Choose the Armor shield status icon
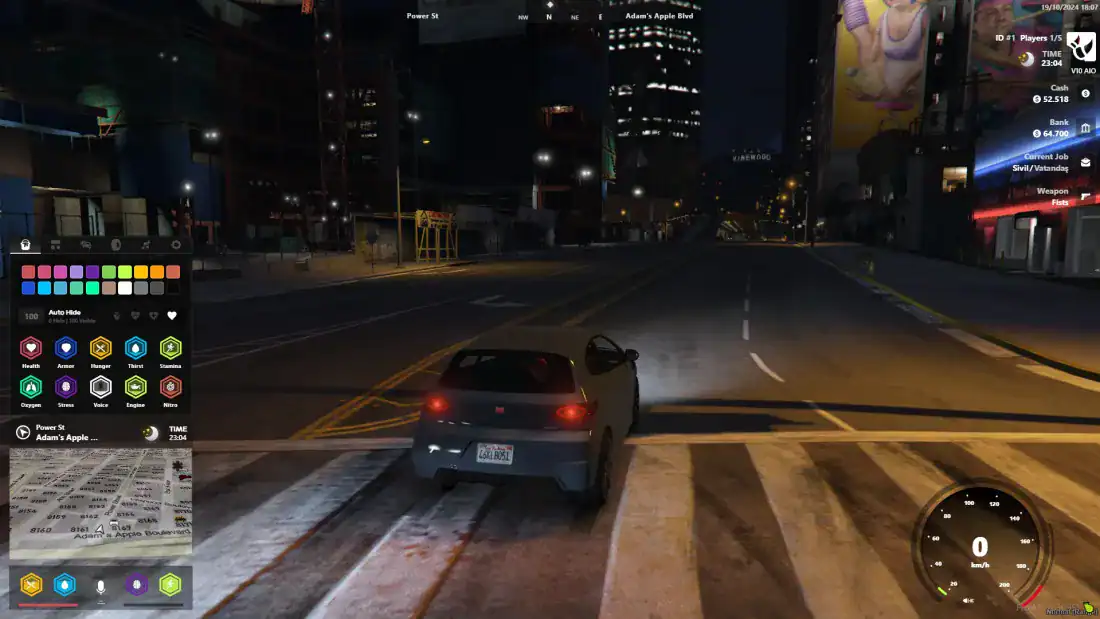Viewport: 1100px width, 619px height. point(66,348)
